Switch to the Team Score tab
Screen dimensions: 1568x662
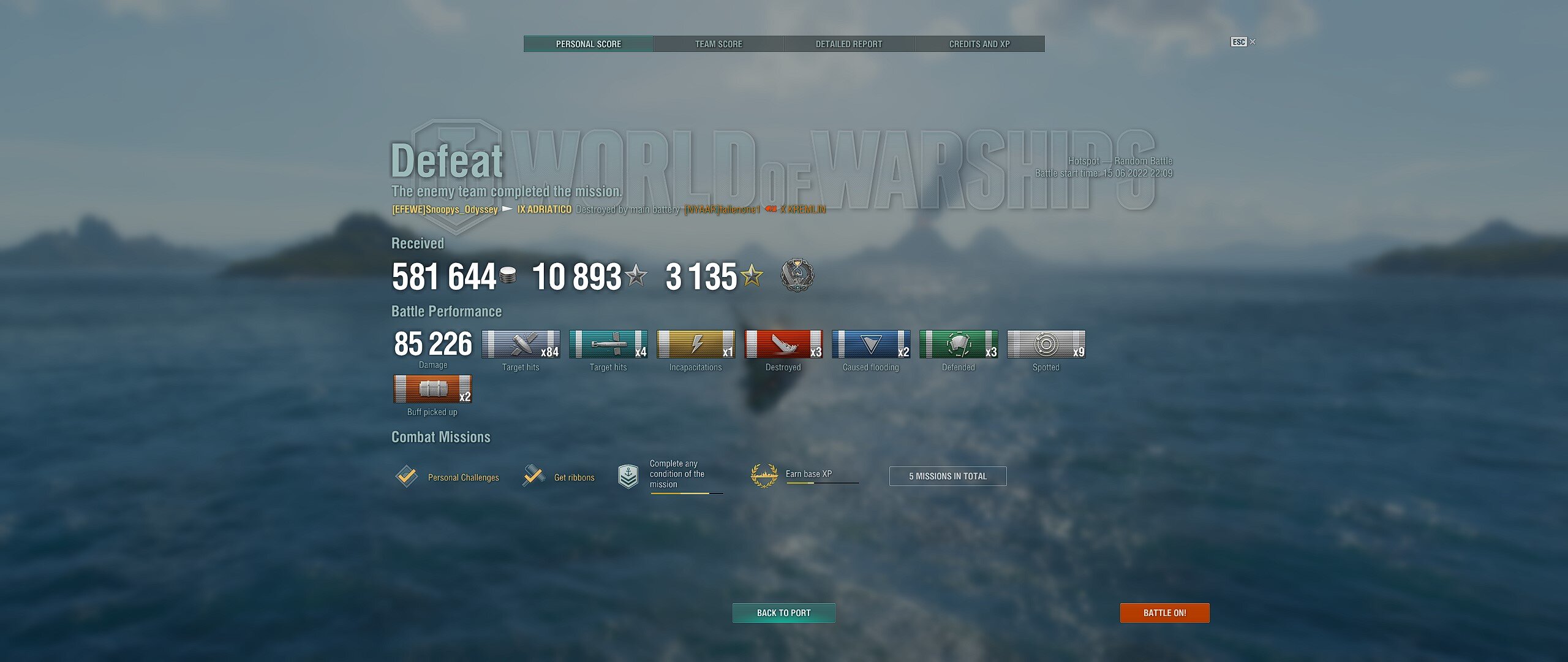[718, 44]
